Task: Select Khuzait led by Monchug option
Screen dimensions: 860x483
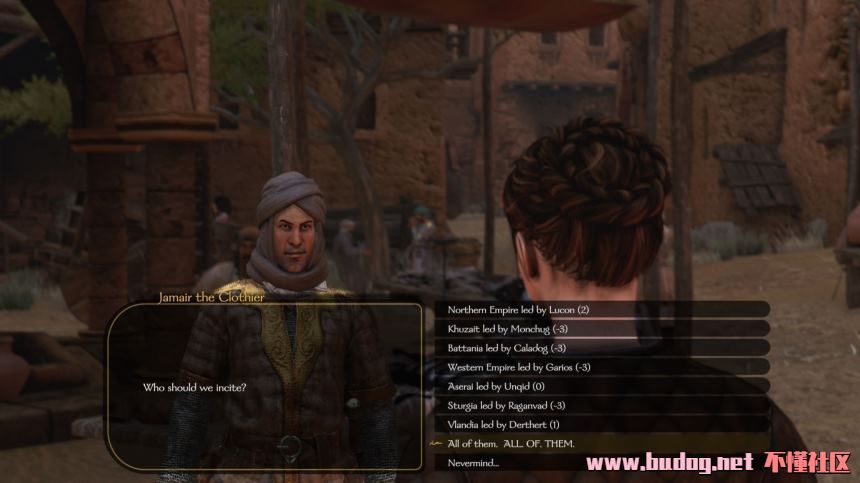Action: coord(507,329)
